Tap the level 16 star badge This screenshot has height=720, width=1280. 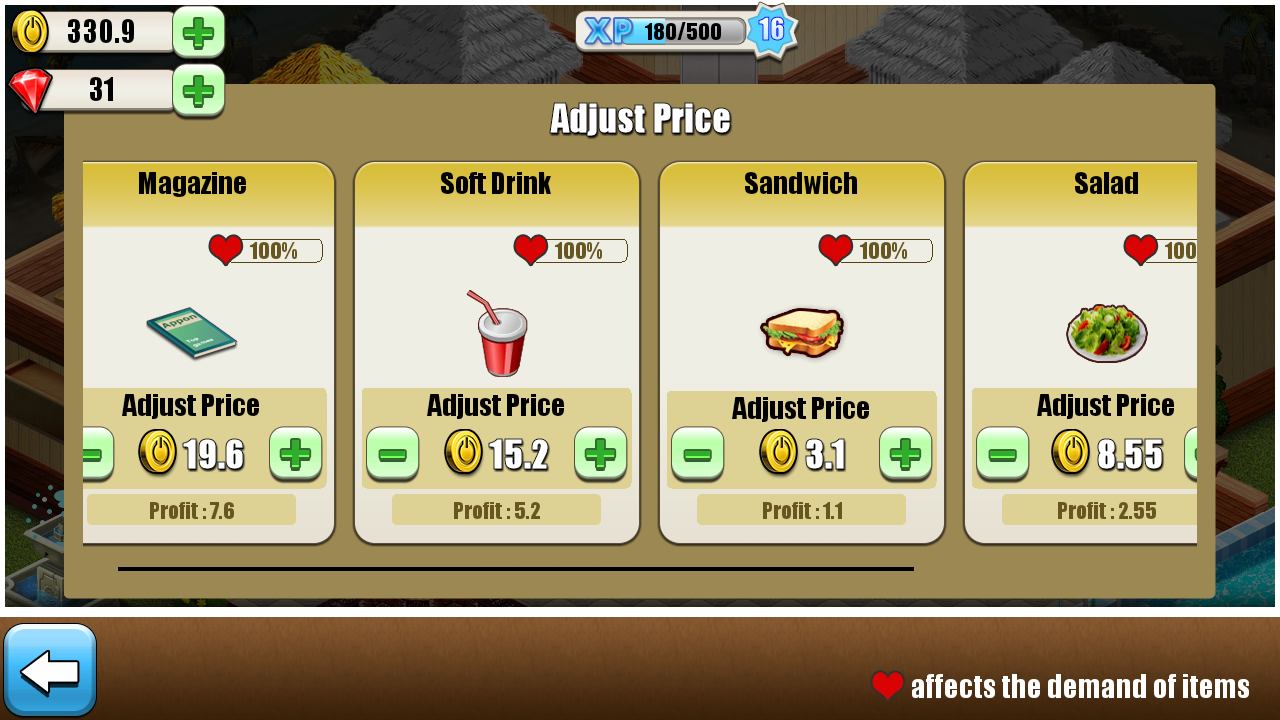coord(771,30)
